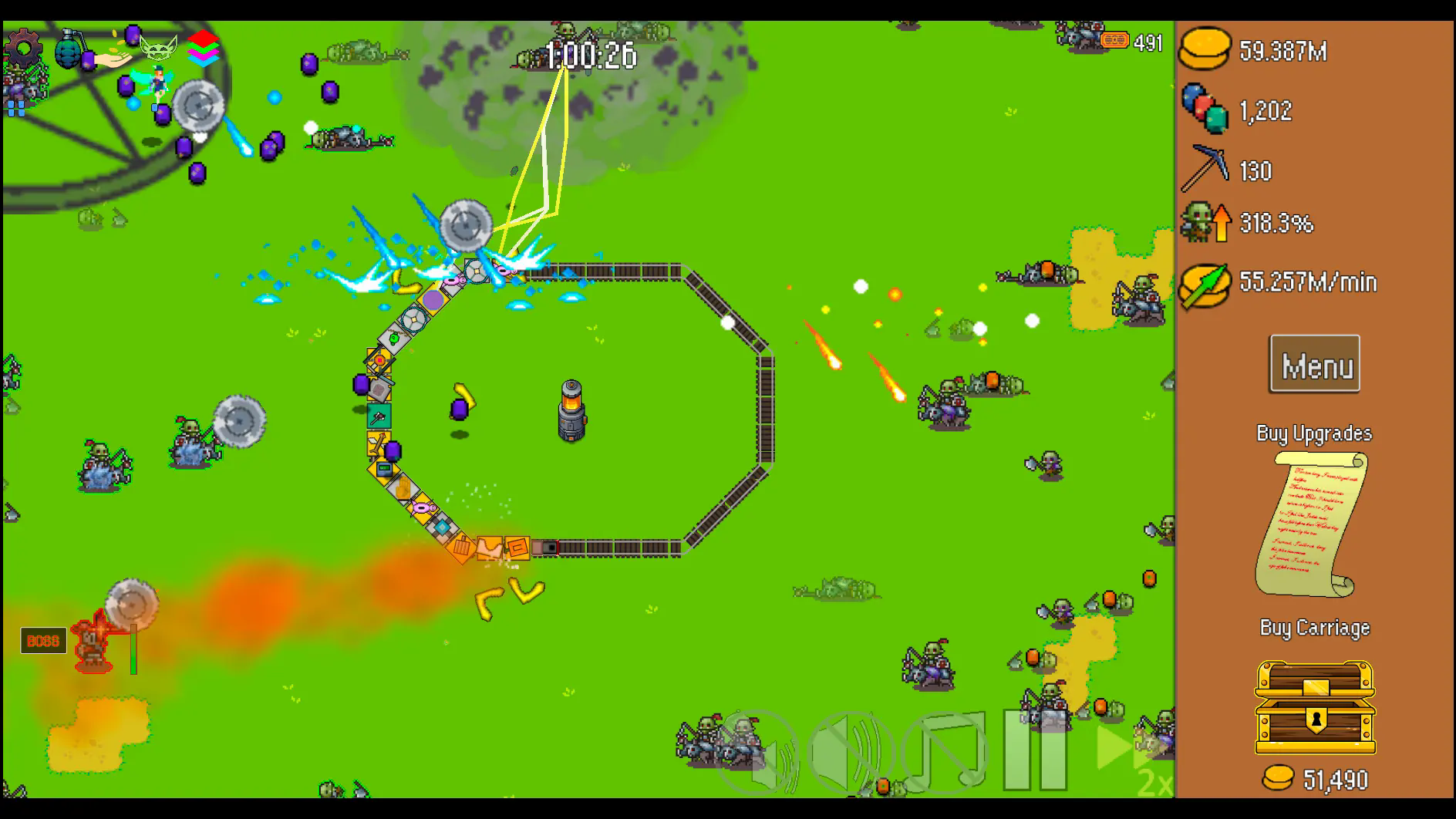This screenshot has width=1456, height=819.
Task: Buy a carriage with the treasure chest
Action: (1315, 706)
